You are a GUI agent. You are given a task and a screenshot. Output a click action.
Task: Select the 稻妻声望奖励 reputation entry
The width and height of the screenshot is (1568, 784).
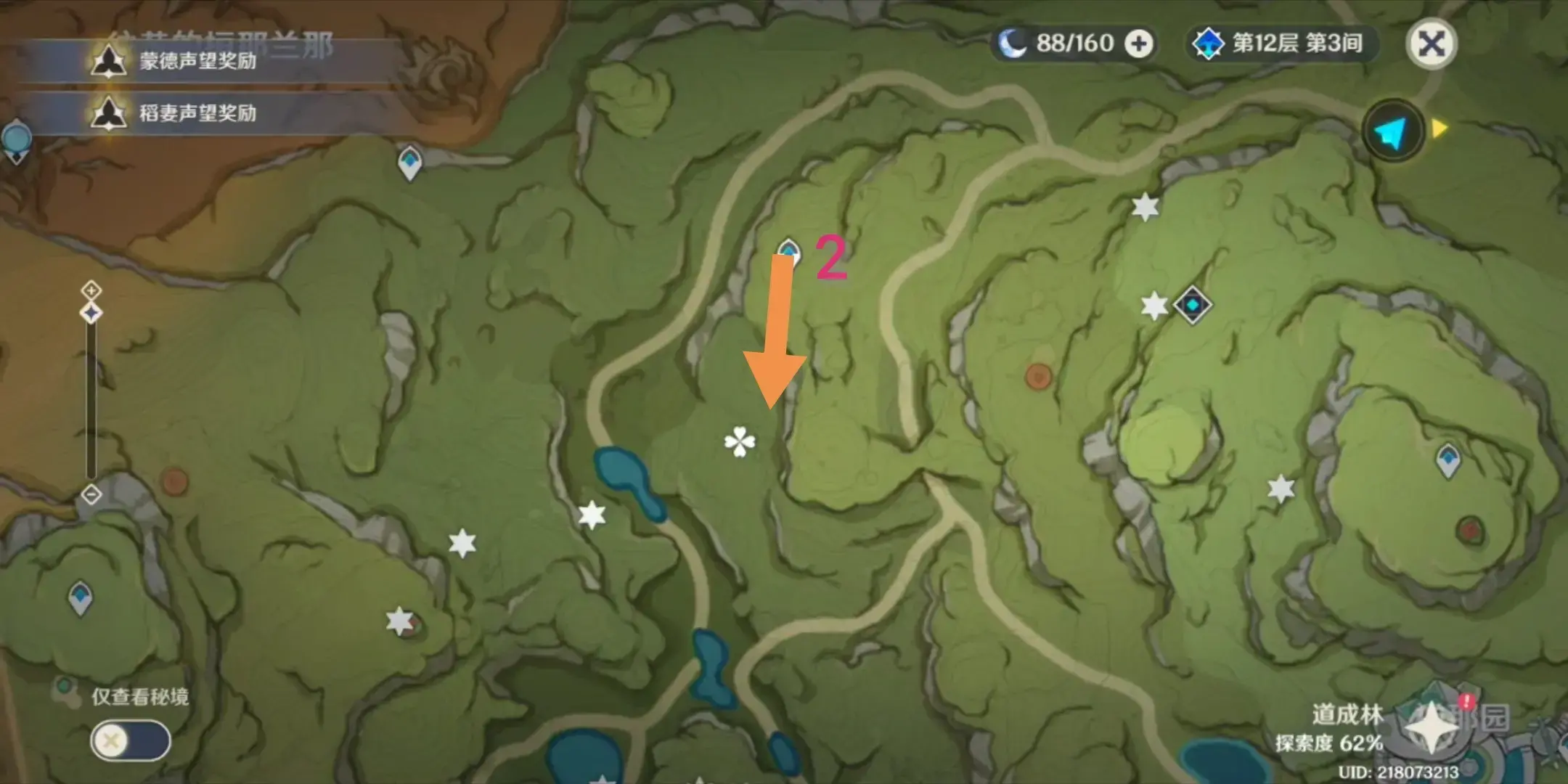(196, 113)
